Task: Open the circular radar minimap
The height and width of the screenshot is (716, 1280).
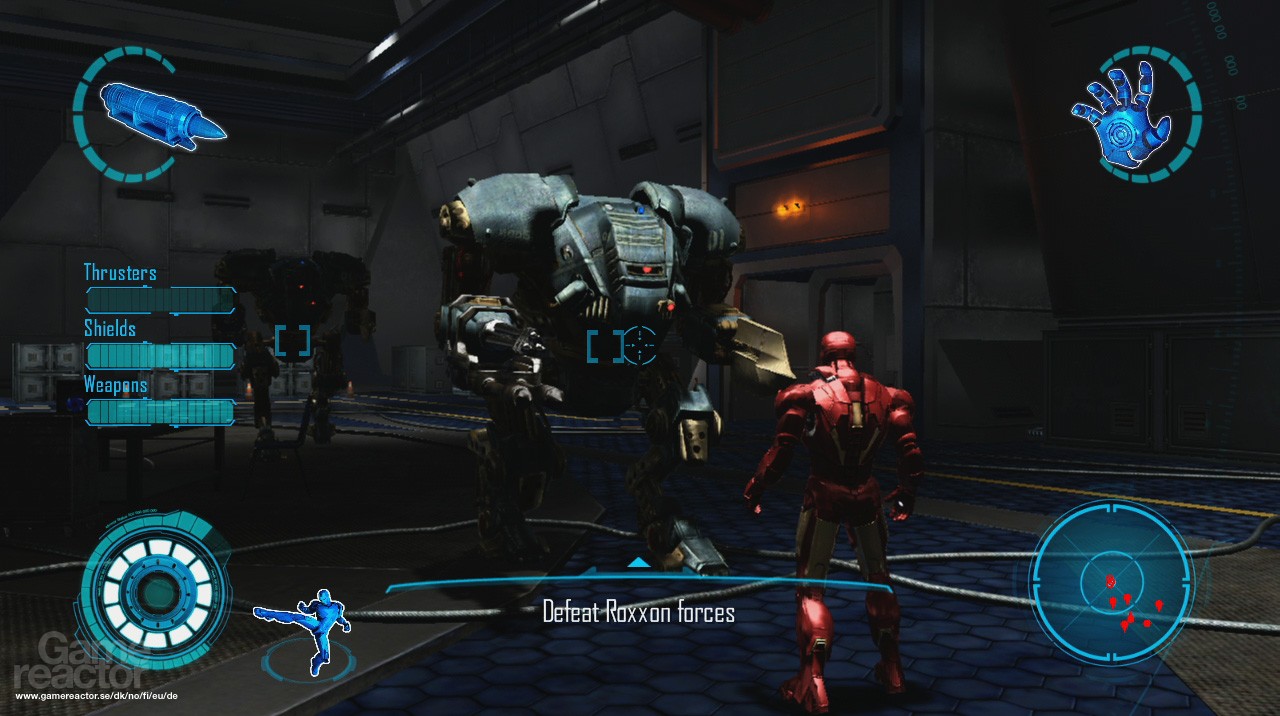Action: [x=1111, y=582]
